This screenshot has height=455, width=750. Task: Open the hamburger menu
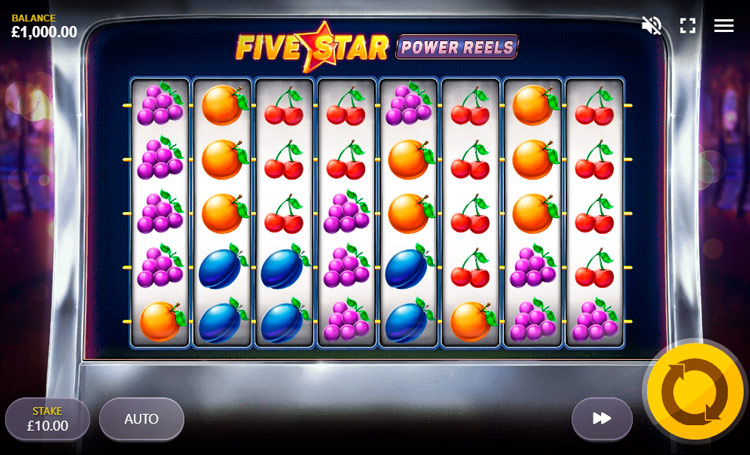[724, 26]
